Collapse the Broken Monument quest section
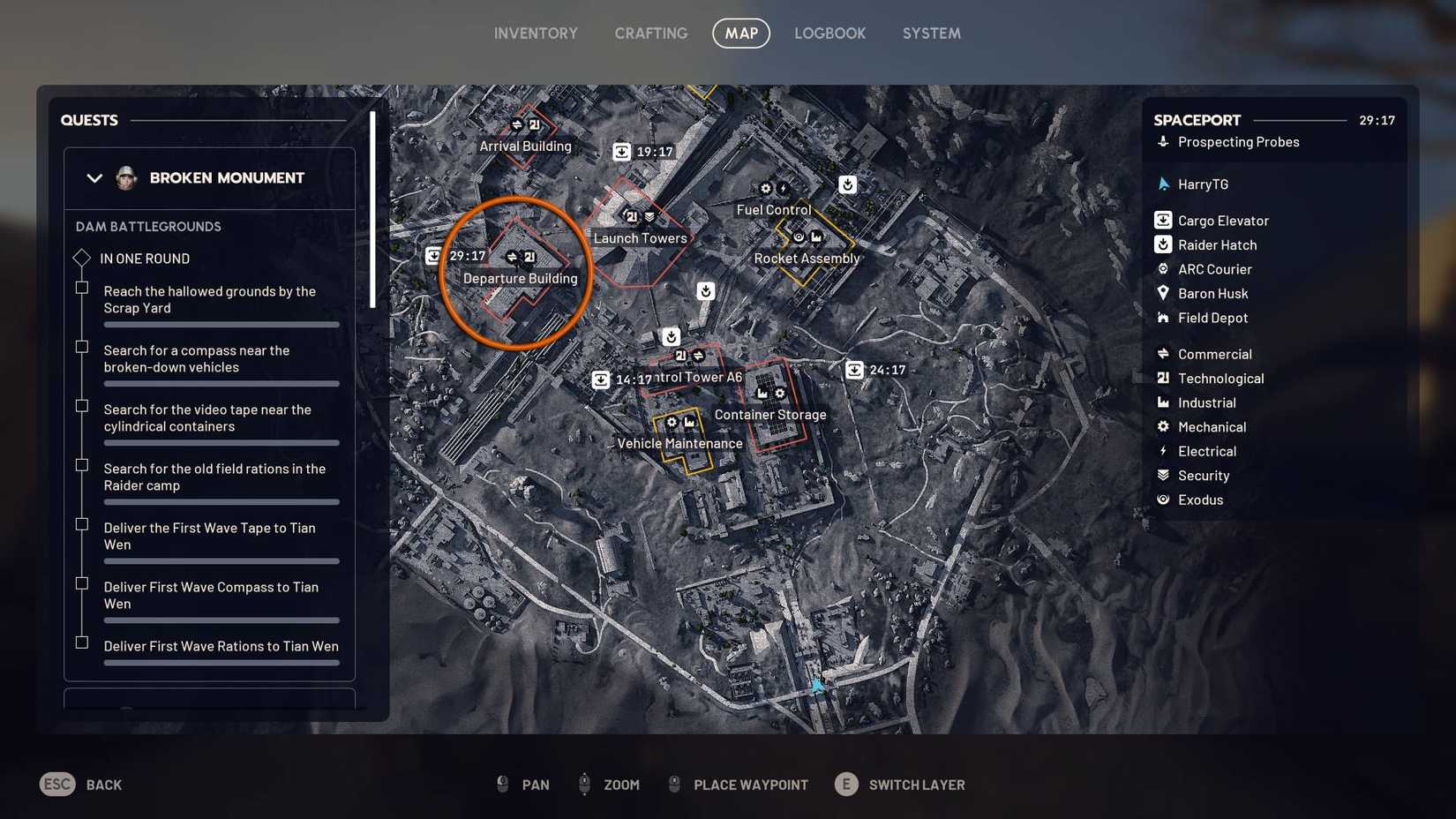The height and width of the screenshot is (819, 1456). [x=94, y=177]
